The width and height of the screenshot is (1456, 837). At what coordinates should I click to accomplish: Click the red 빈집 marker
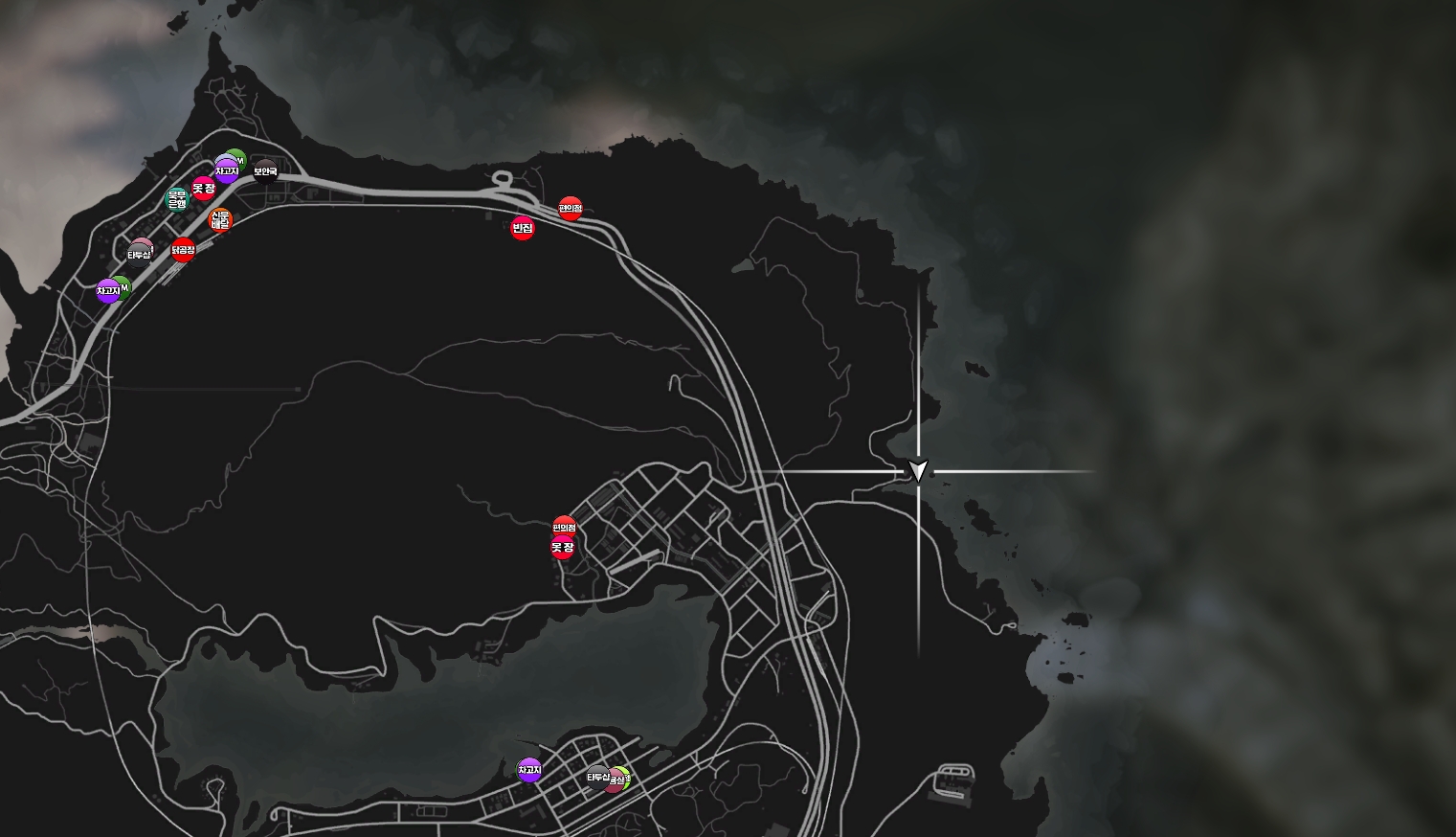[x=522, y=228]
